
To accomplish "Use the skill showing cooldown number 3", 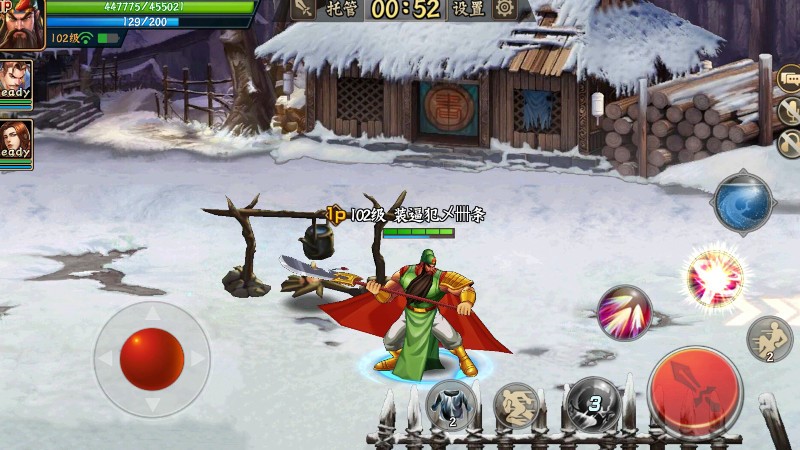I will [593, 405].
